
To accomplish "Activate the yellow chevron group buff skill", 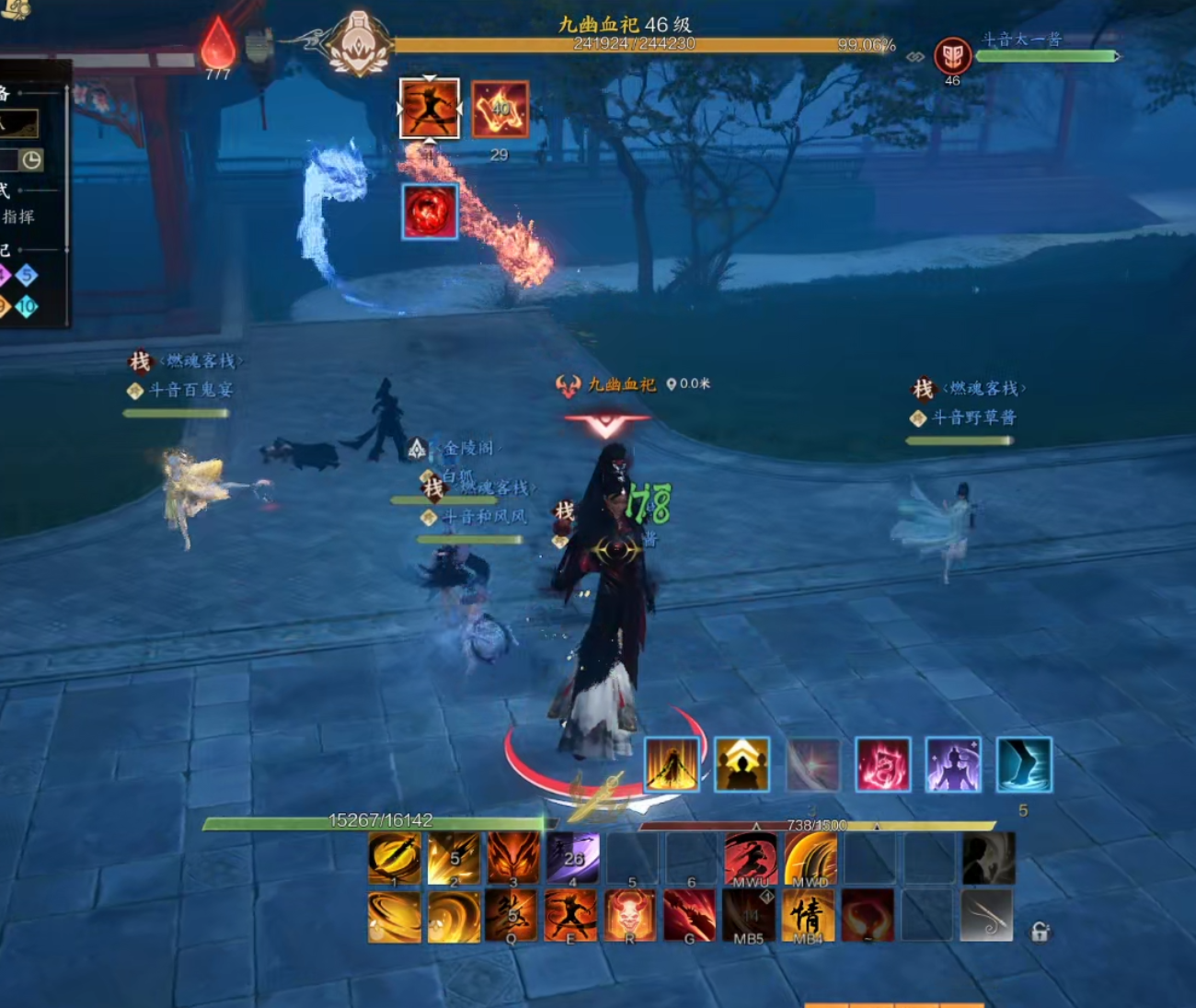I will (x=742, y=764).
